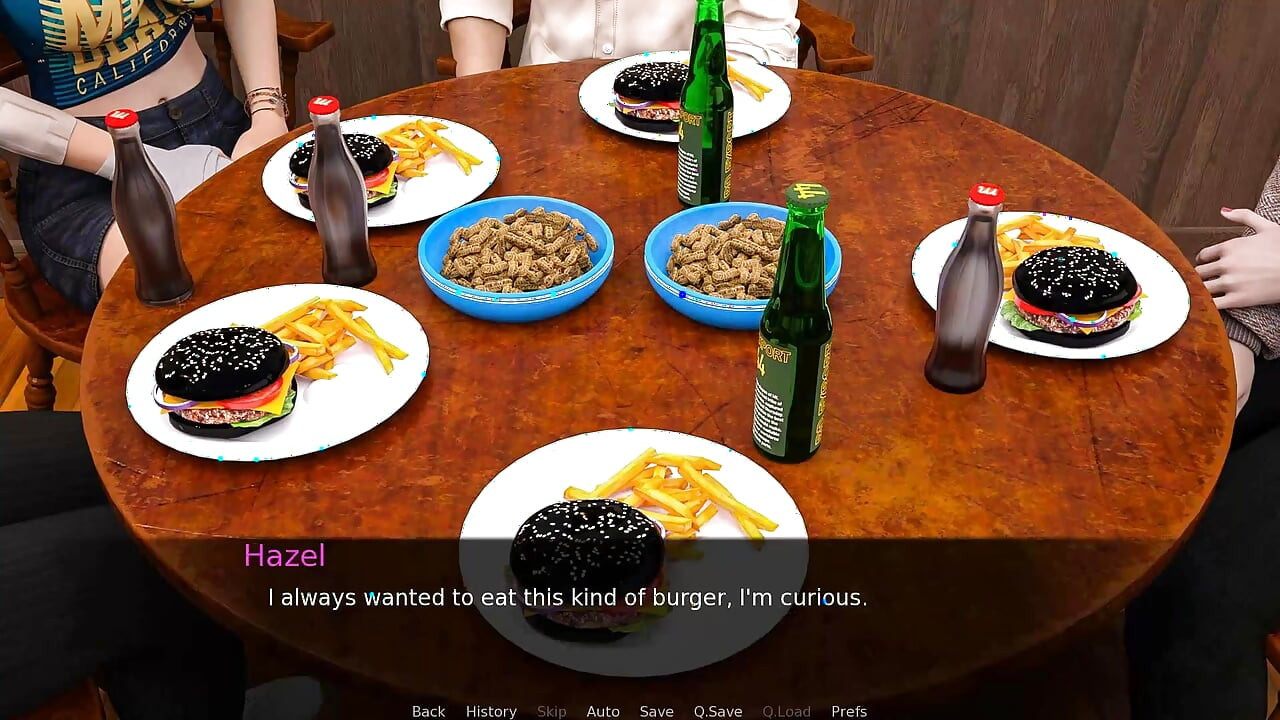Enable Auto dialogue advance
1280x720 pixels.
[603, 711]
